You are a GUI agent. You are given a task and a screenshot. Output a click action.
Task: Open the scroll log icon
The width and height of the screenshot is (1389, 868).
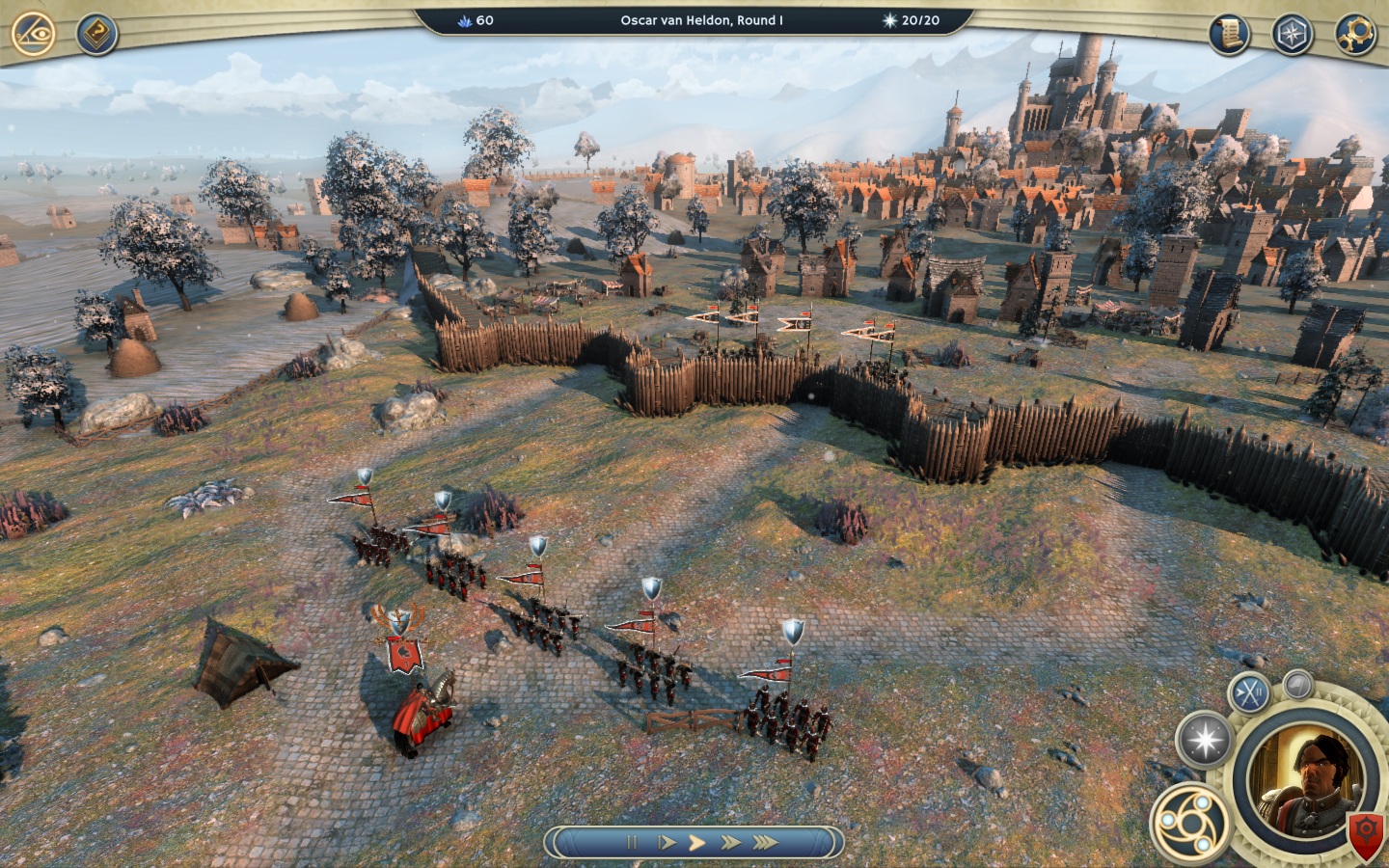point(1229,36)
